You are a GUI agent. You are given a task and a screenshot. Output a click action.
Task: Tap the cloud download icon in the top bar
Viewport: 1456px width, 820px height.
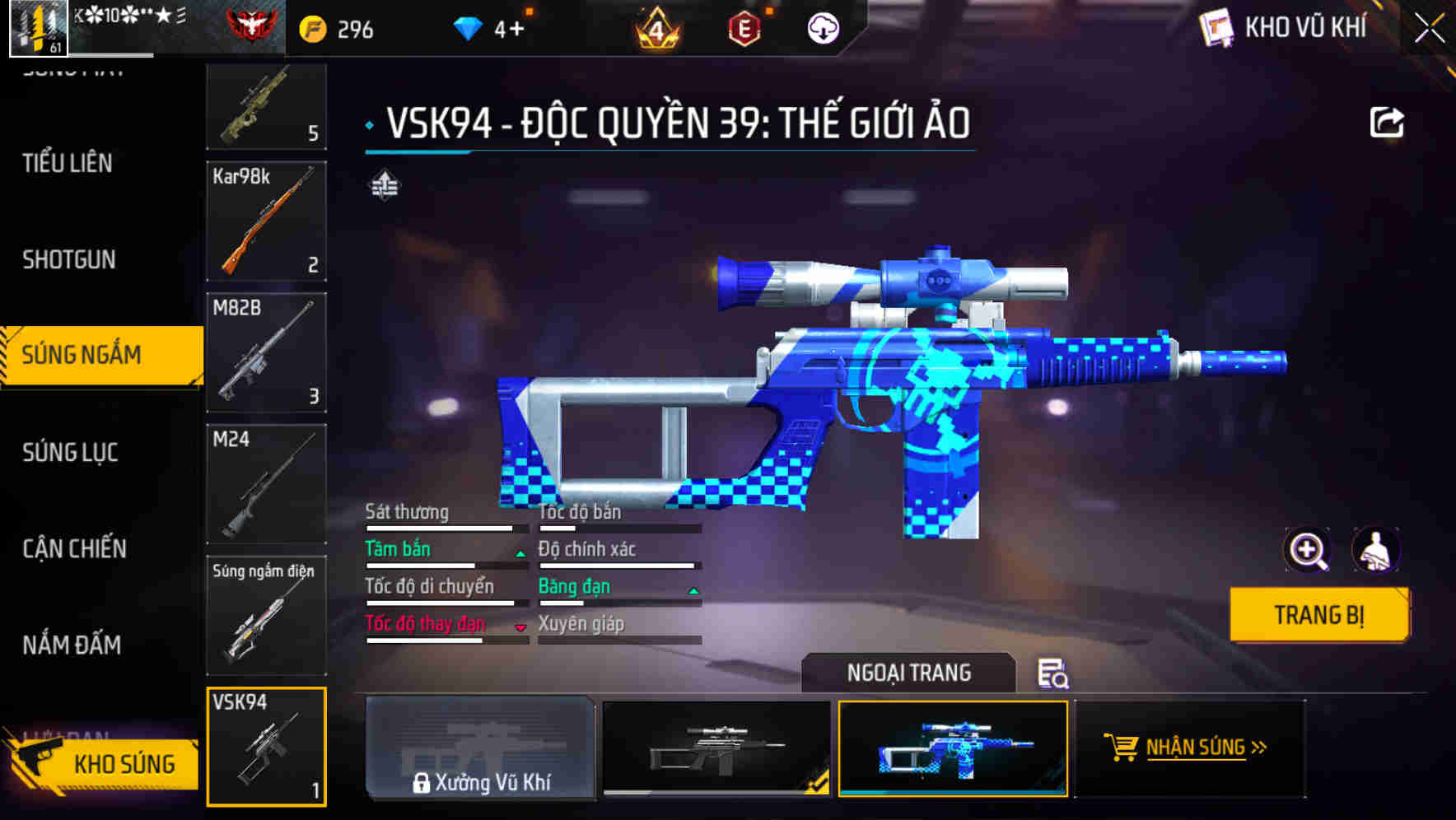[823, 30]
